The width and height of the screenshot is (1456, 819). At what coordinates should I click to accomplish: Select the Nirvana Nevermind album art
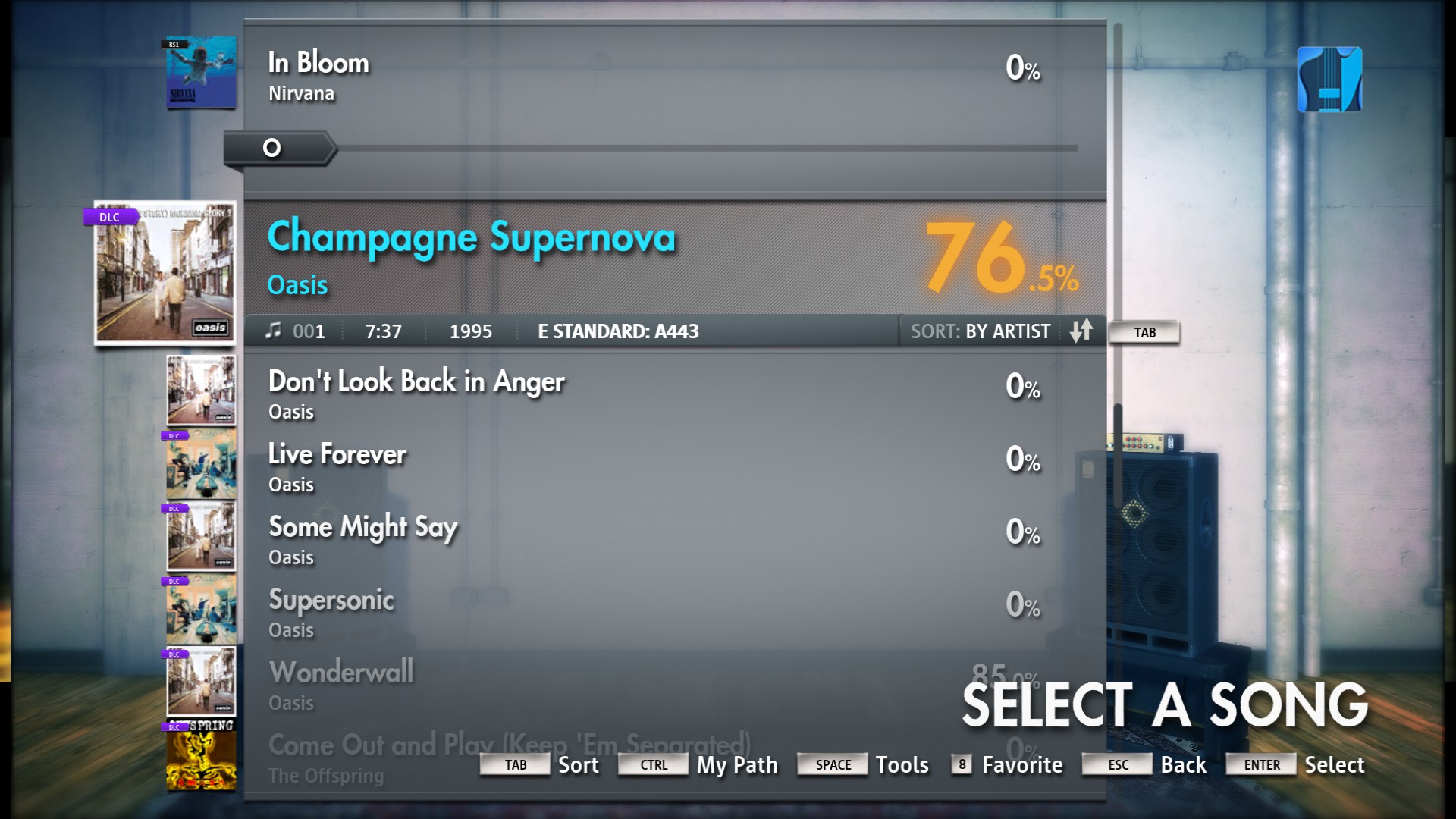tap(200, 73)
